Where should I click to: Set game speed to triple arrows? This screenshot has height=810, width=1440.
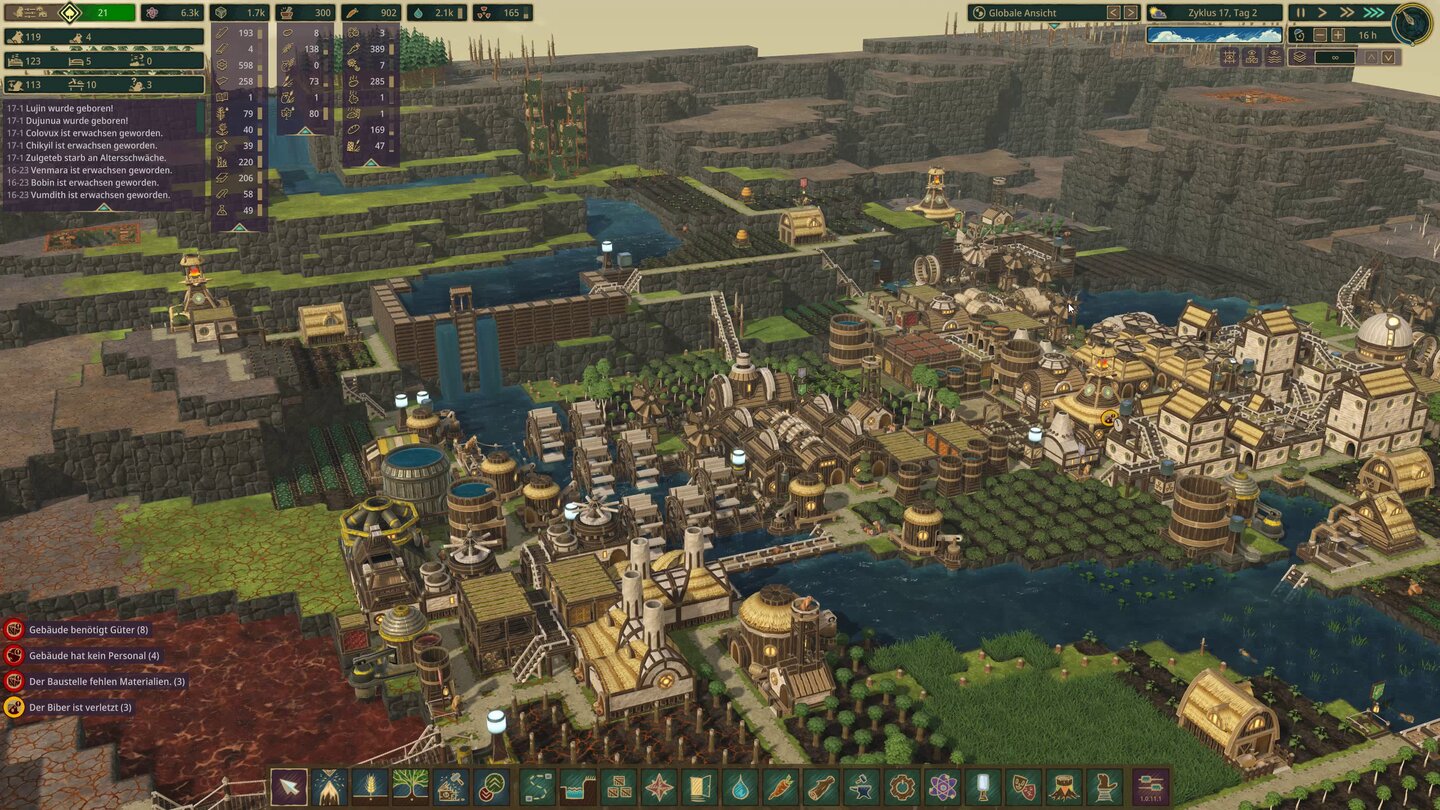point(1372,12)
